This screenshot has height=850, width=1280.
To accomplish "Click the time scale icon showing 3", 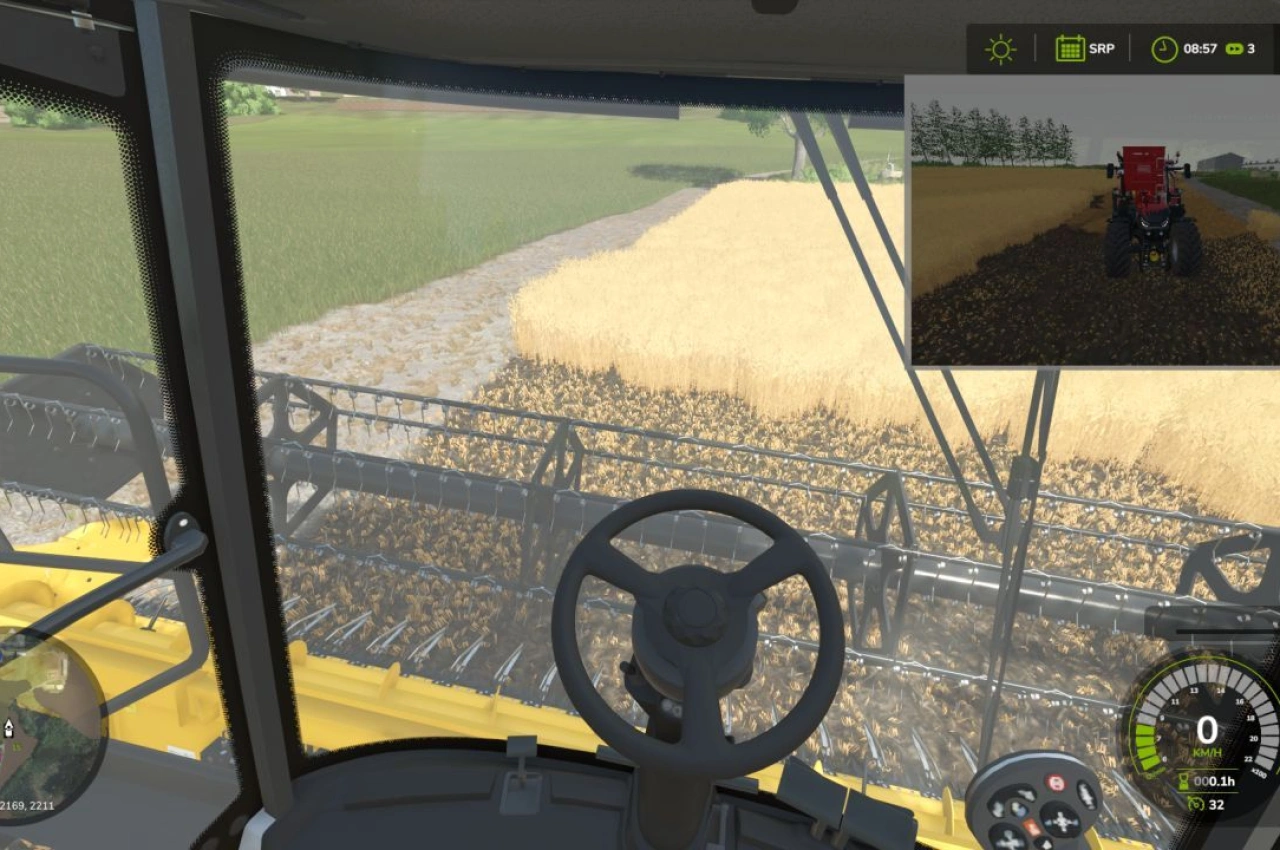I will coord(1238,46).
